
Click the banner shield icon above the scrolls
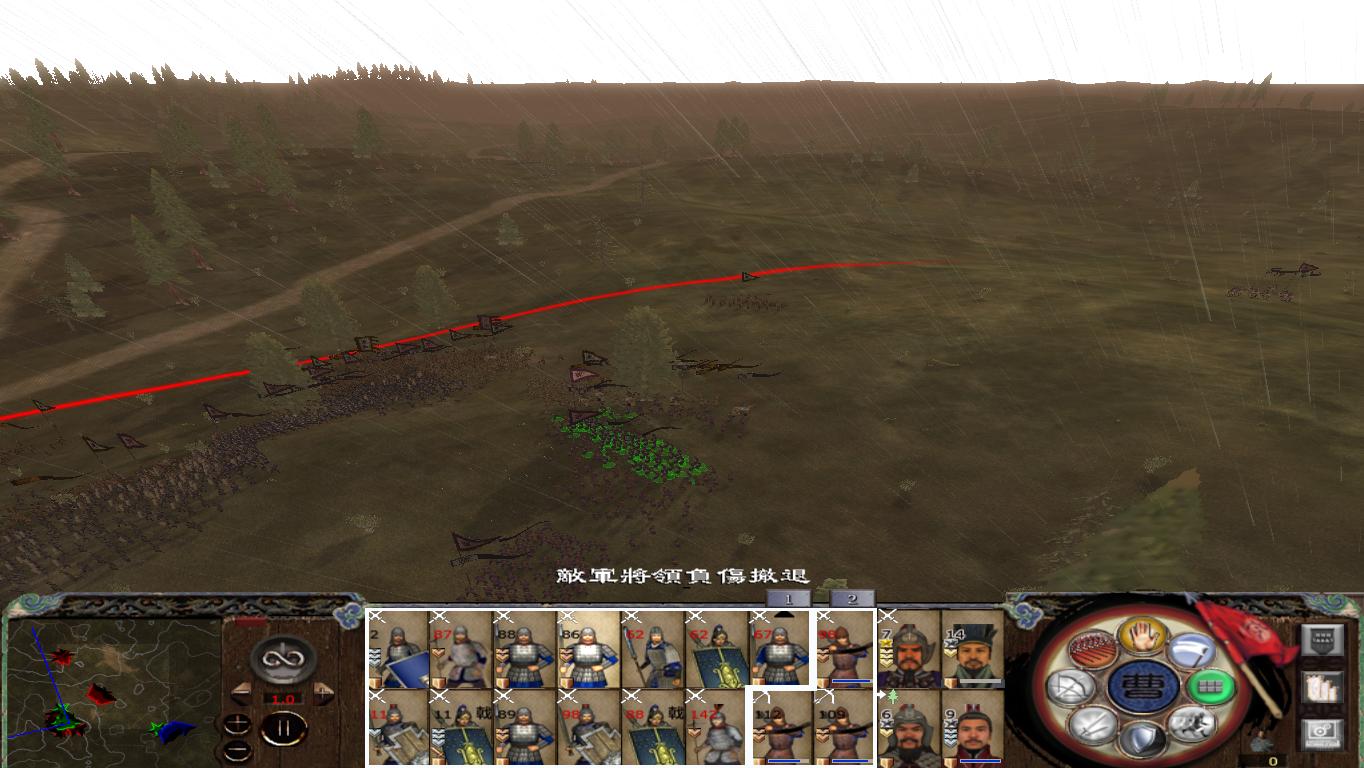pos(1322,637)
